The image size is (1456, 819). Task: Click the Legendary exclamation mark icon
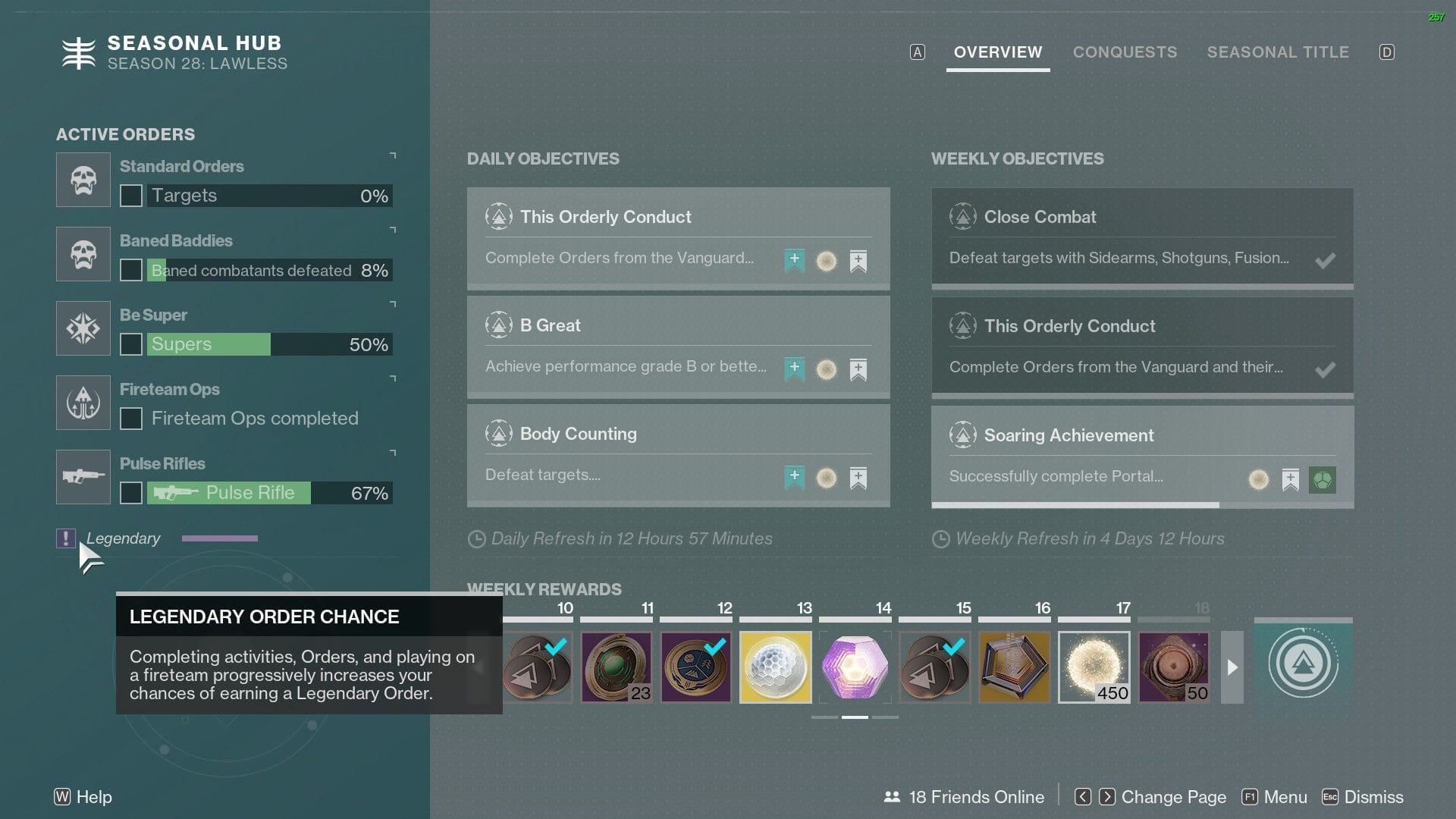click(x=65, y=538)
